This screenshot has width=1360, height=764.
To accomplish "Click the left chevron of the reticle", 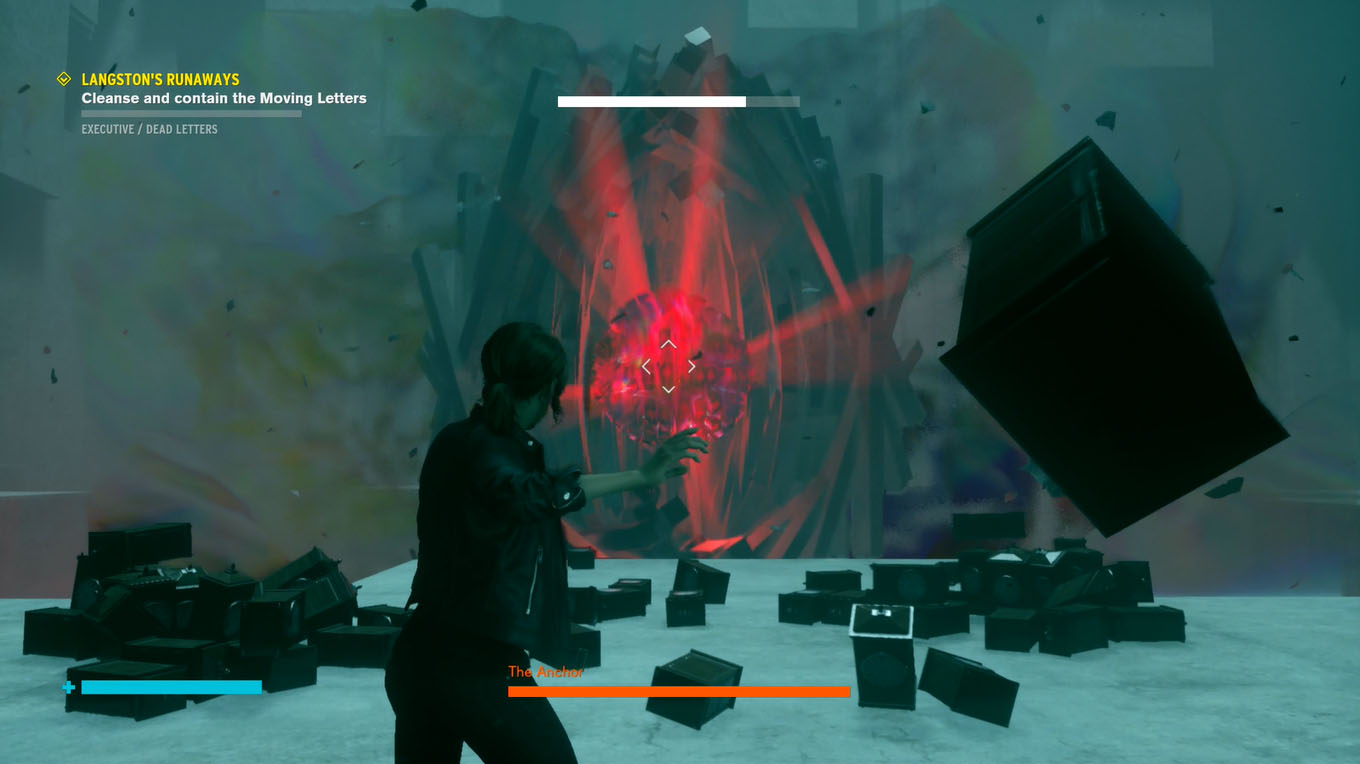I will click(645, 366).
